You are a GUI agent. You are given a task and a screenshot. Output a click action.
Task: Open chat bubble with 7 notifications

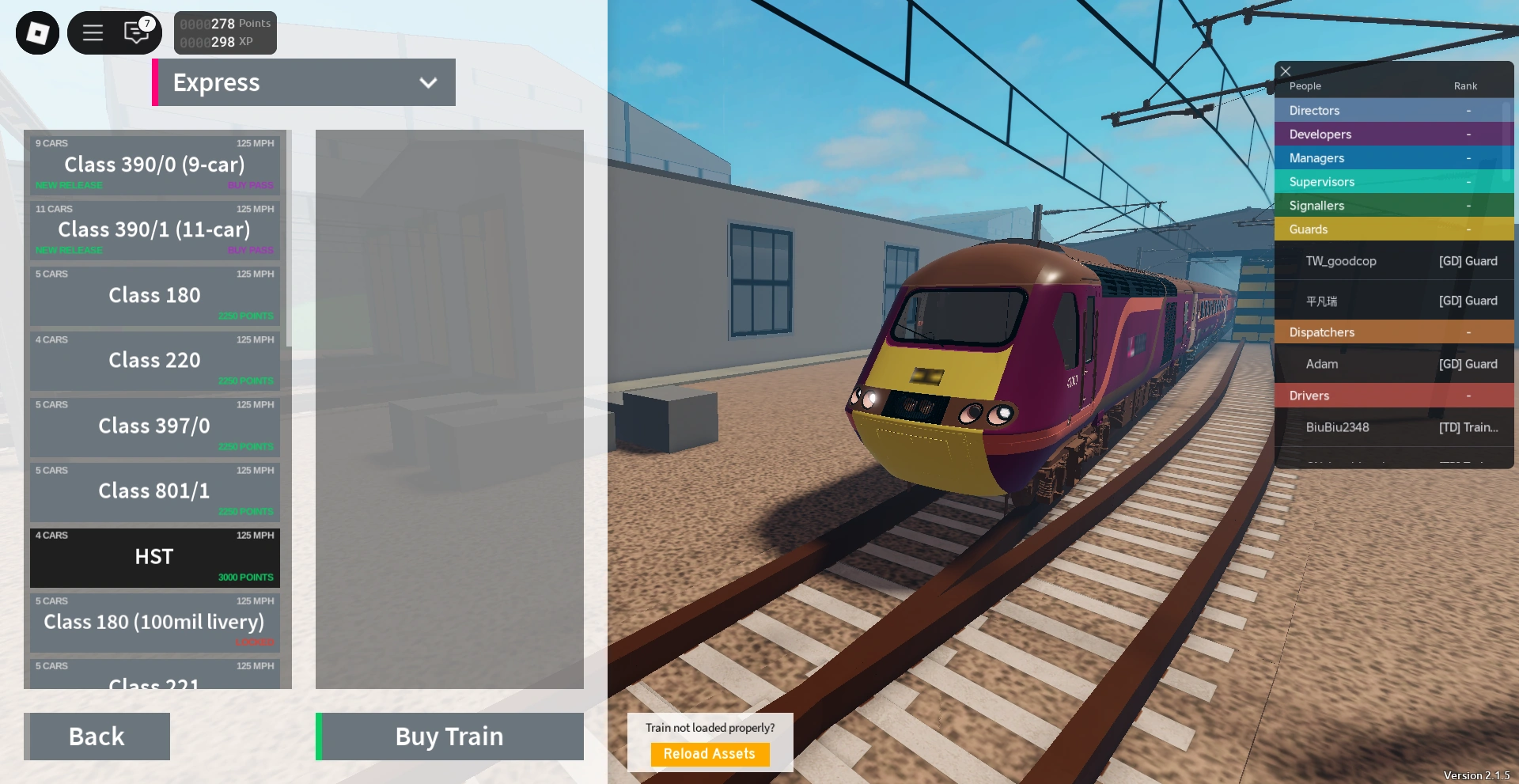tap(136, 32)
